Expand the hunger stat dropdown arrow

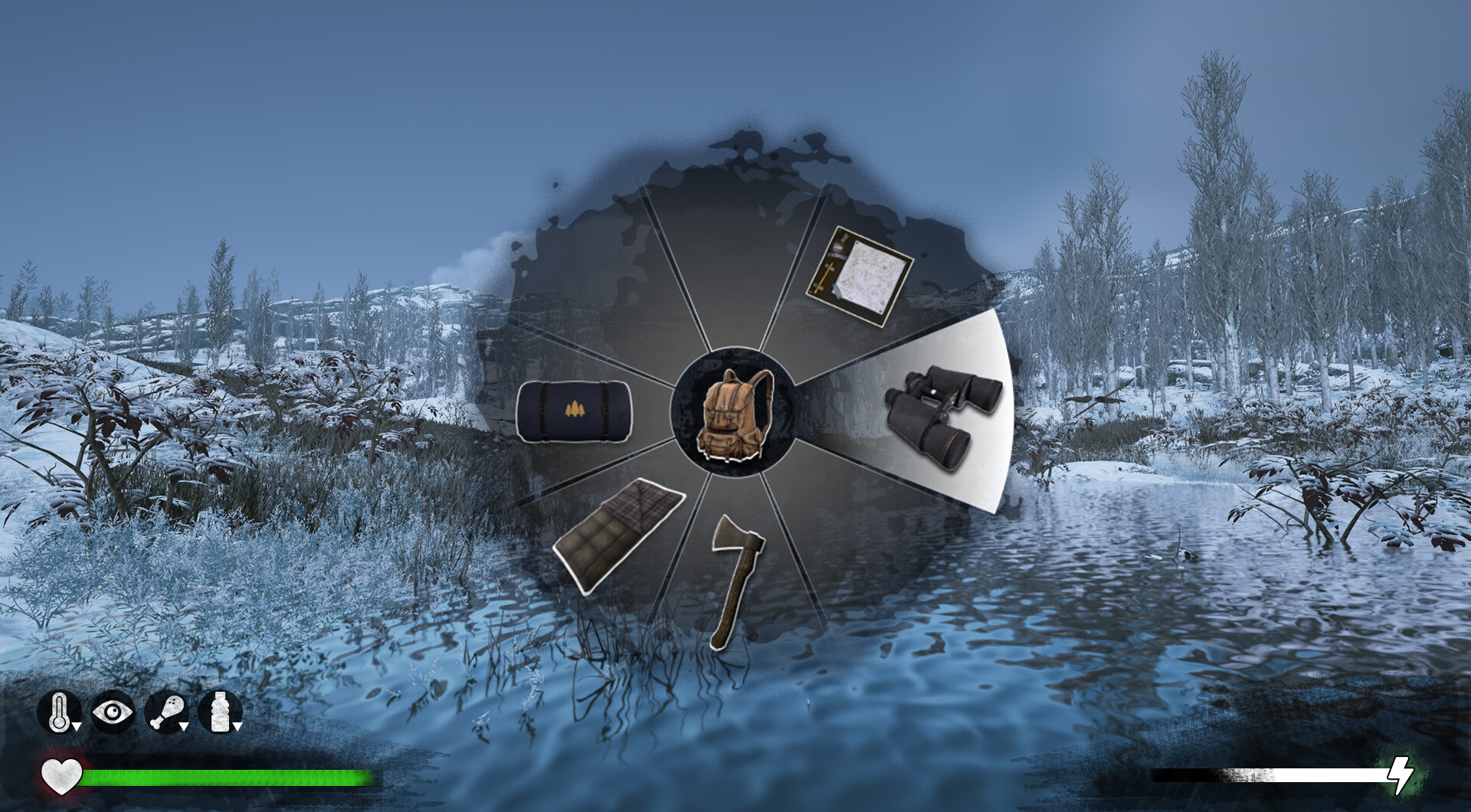click(x=184, y=726)
